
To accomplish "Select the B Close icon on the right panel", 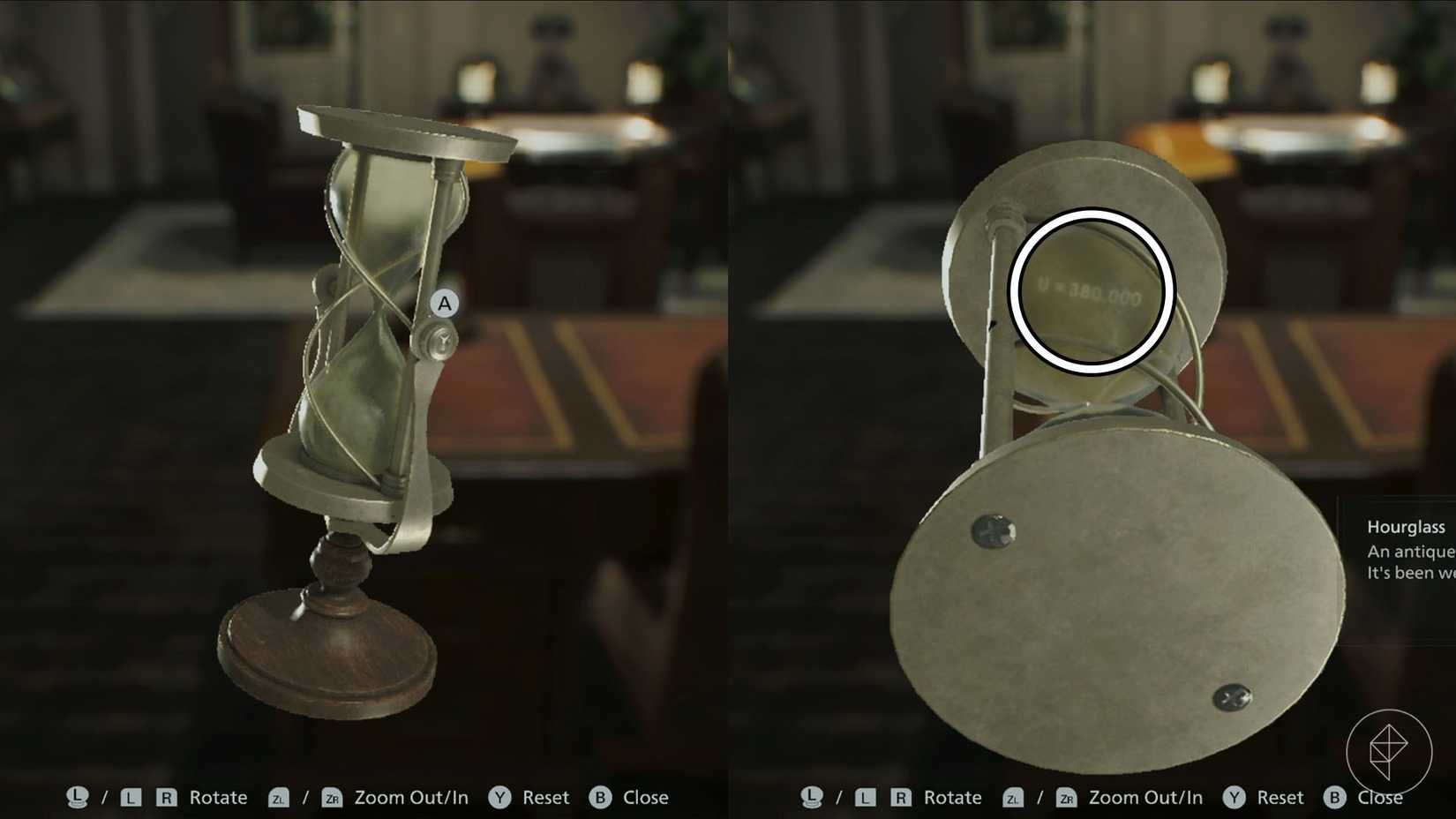I will 1334,798.
